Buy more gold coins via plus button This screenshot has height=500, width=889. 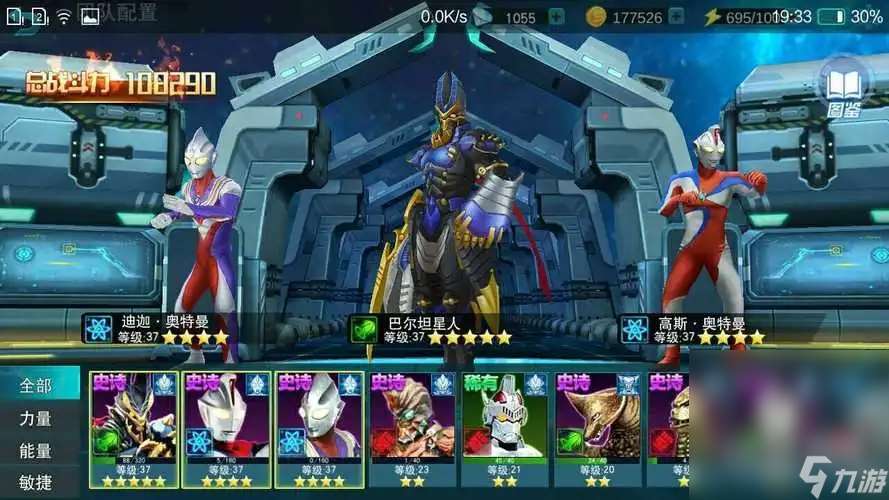(x=681, y=17)
